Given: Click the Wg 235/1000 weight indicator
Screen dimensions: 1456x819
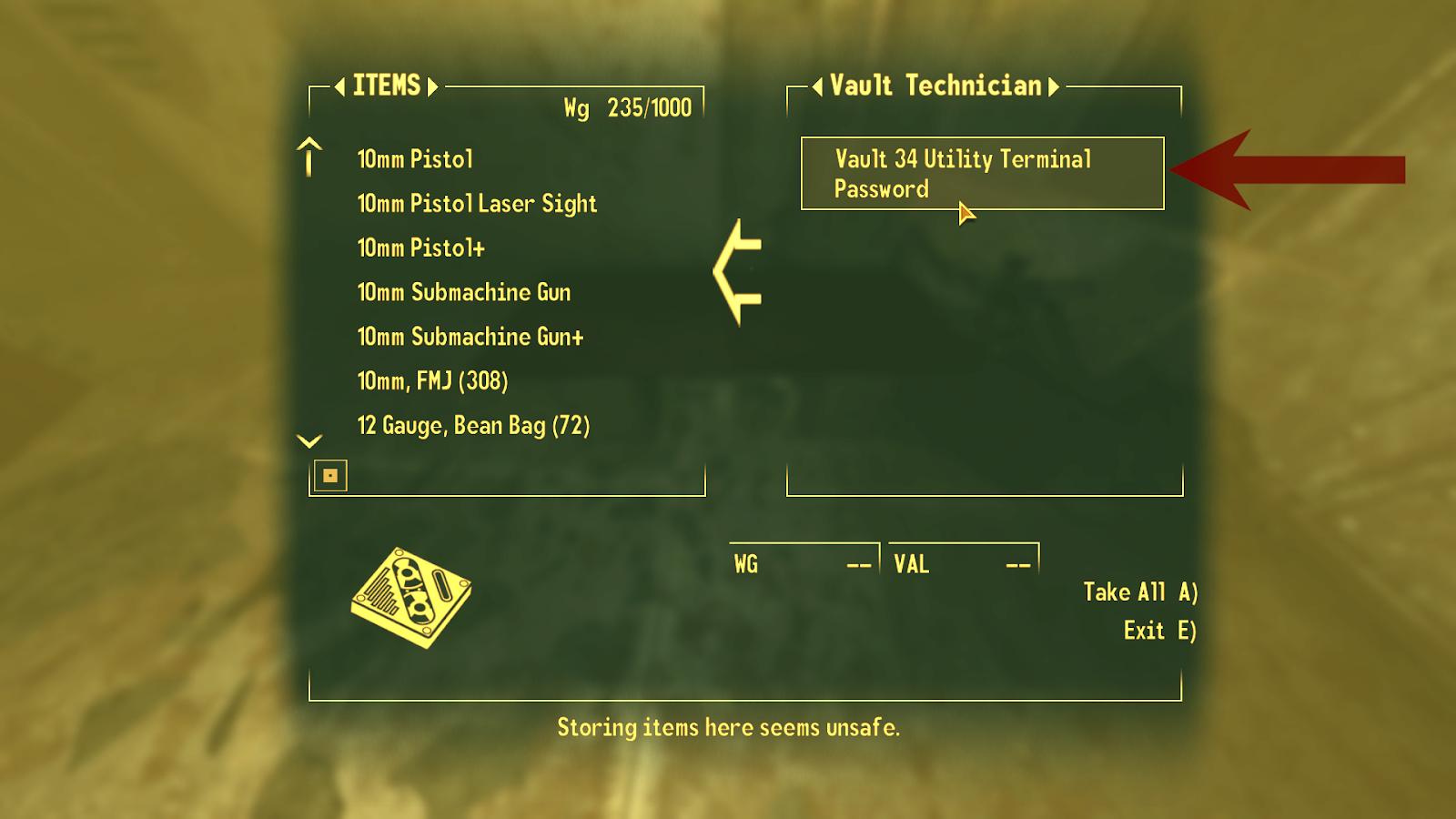Looking at the screenshot, I should tap(626, 108).
